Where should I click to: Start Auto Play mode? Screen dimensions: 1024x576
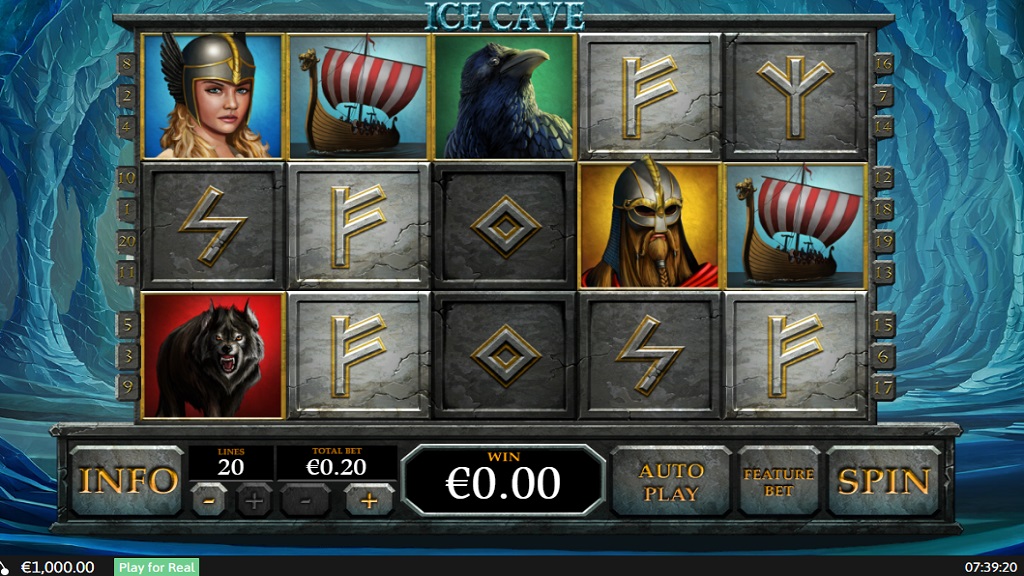click(671, 481)
